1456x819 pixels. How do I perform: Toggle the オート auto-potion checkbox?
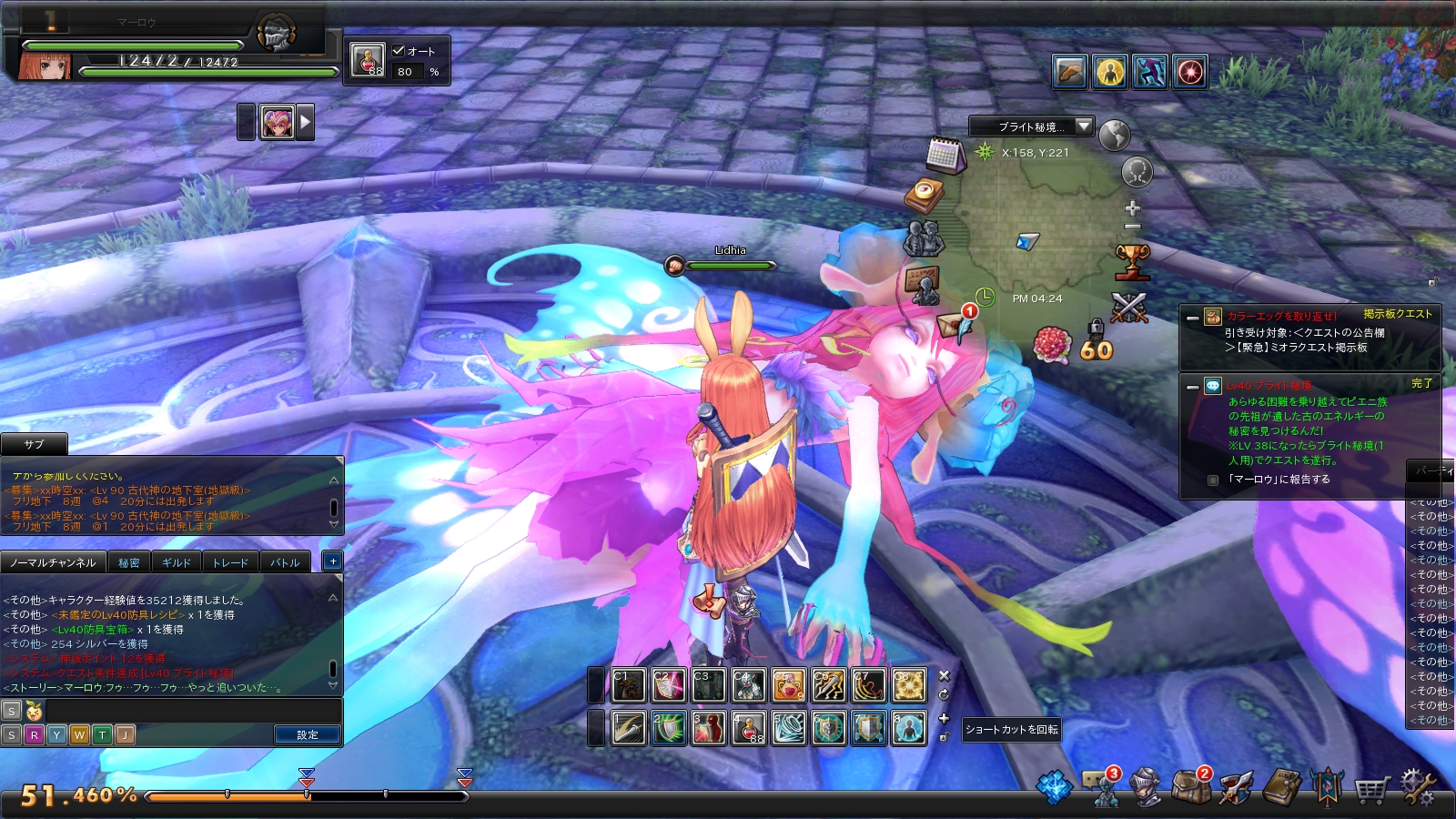(399, 51)
